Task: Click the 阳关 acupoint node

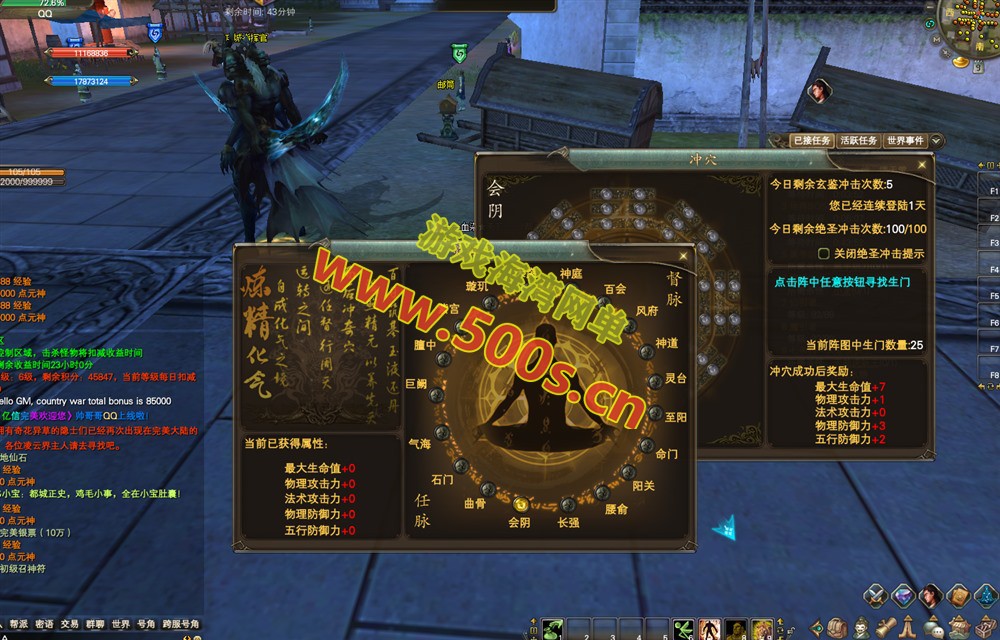Action: pos(627,471)
